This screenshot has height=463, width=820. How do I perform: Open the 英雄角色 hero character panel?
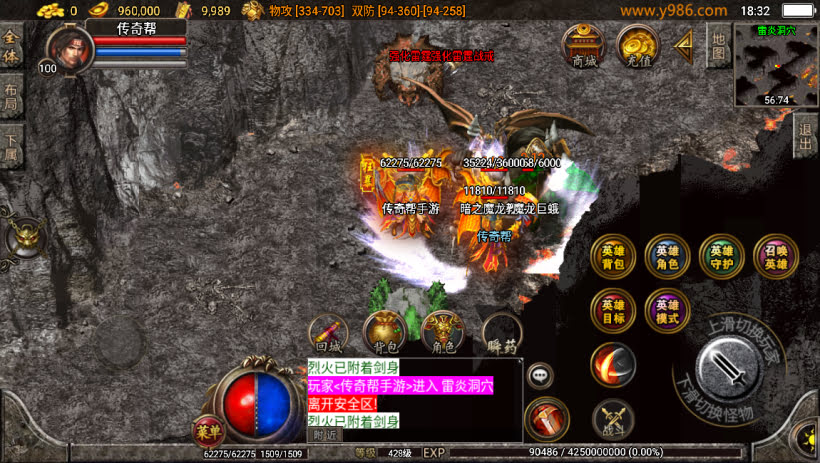click(x=667, y=257)
